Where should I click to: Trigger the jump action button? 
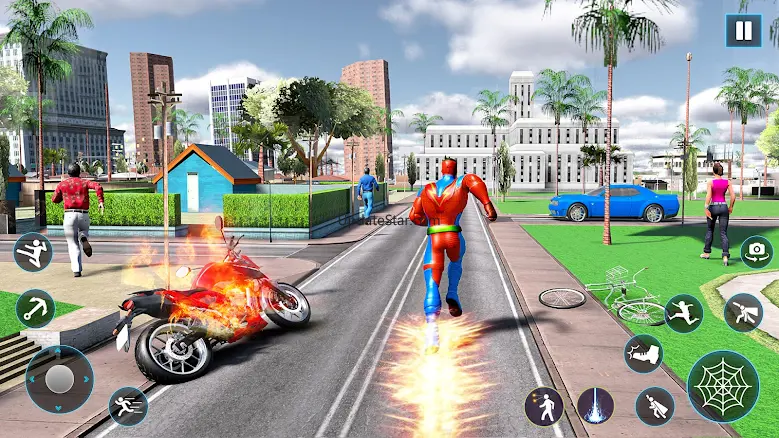684,313
